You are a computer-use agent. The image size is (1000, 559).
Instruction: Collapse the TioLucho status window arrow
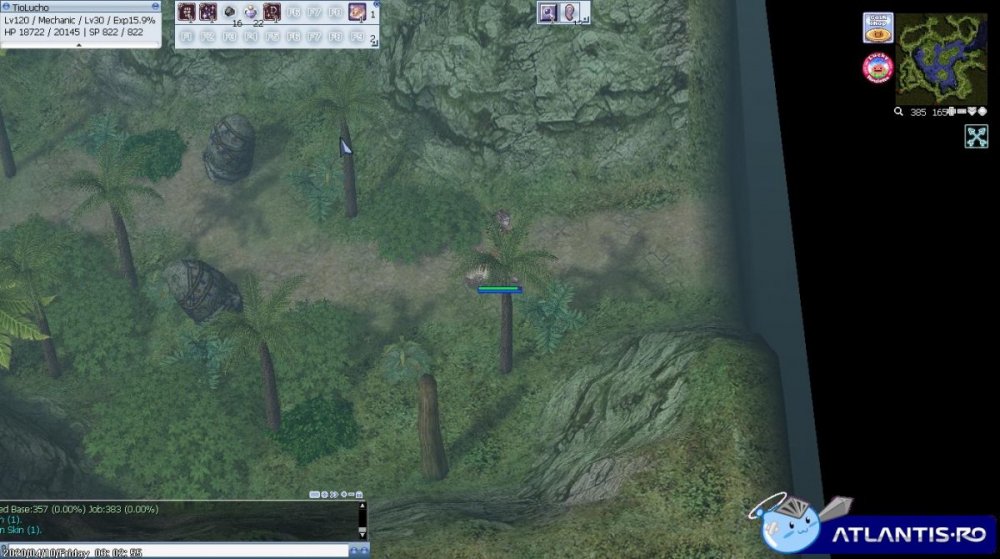pyautogui.click(x=79, y=45)
